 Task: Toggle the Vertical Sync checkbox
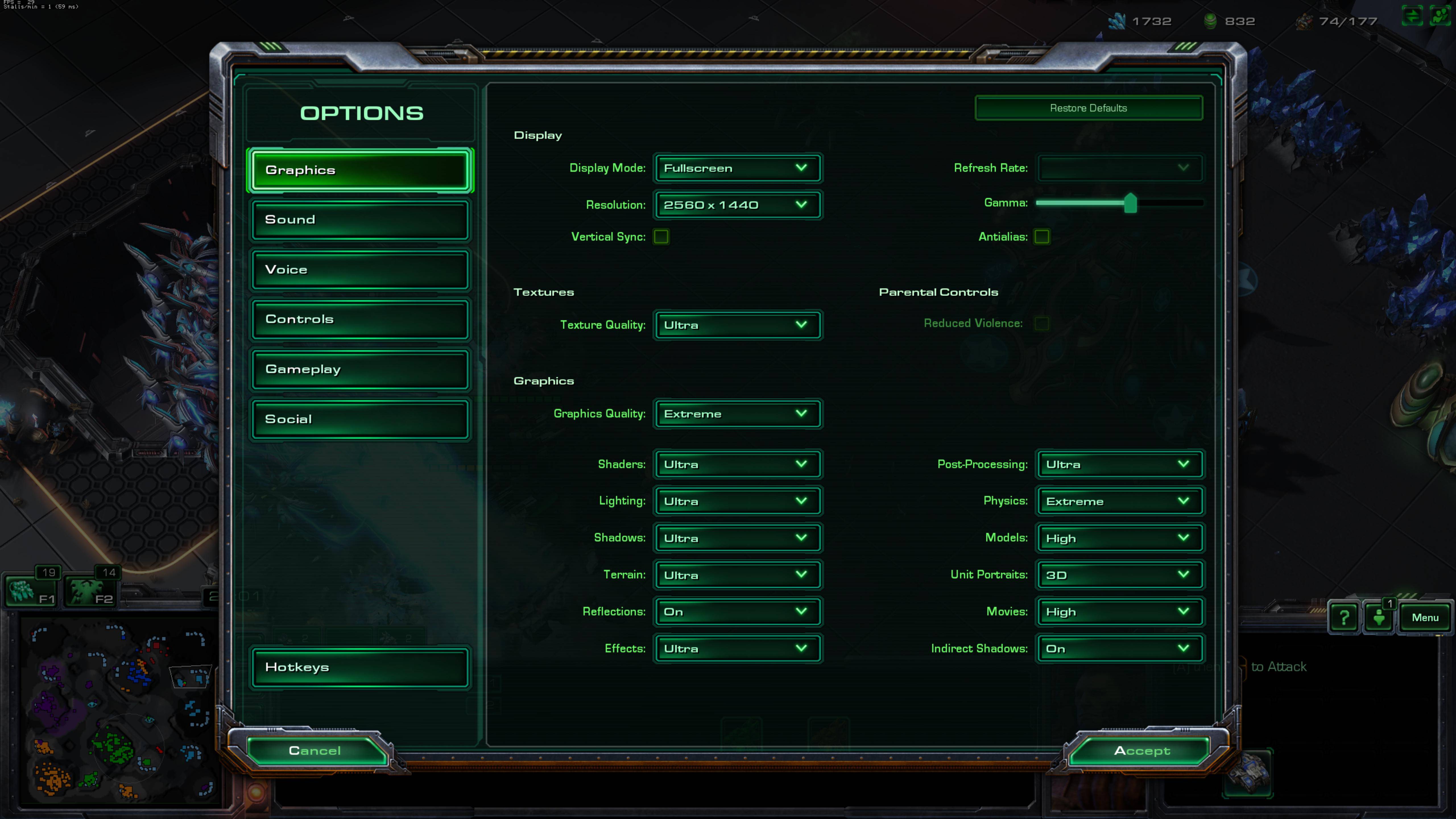(x=661, y=237)
